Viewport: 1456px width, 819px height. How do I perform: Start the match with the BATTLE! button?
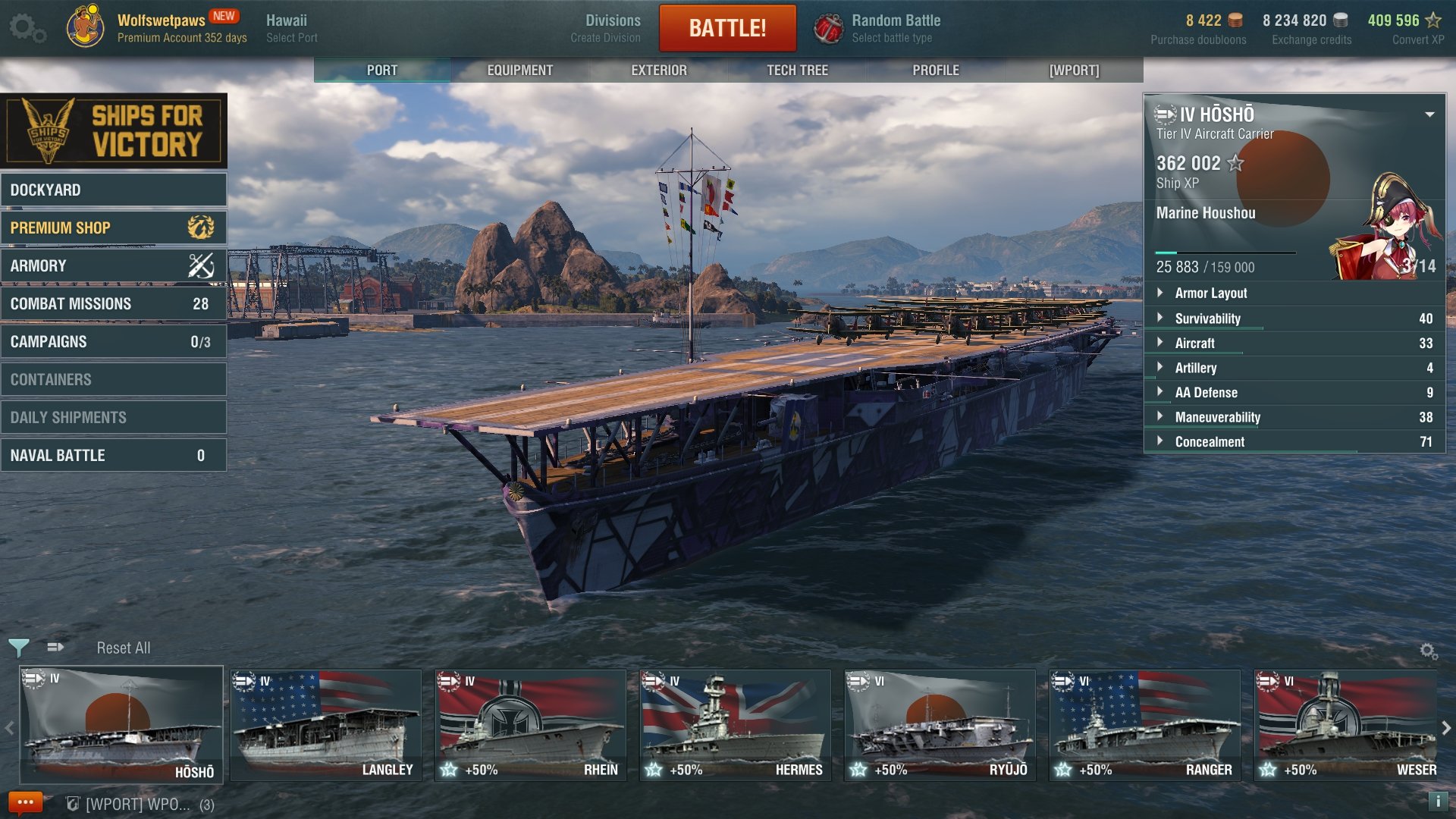point(727,28)
